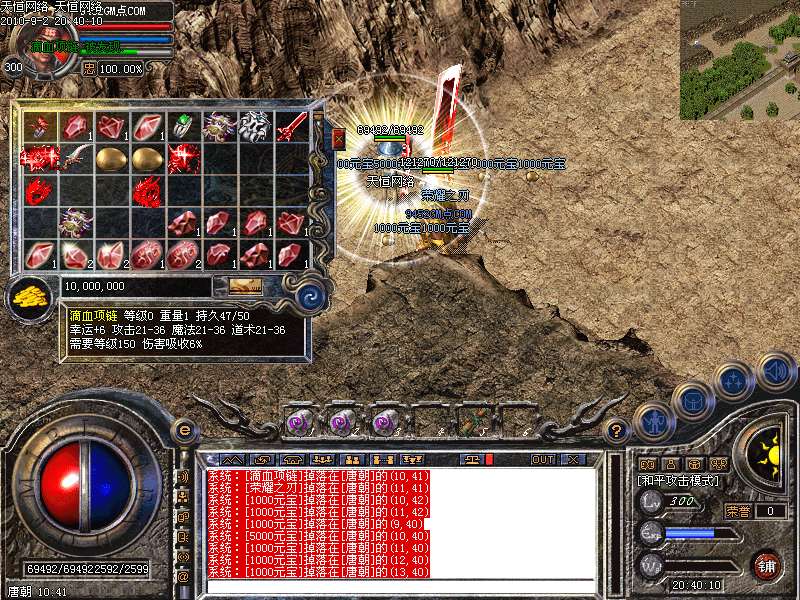Select the green gem ring in the bag
The height and width of the screenshot is (600, 800).
pyautogui.click(x=183, y=126)
